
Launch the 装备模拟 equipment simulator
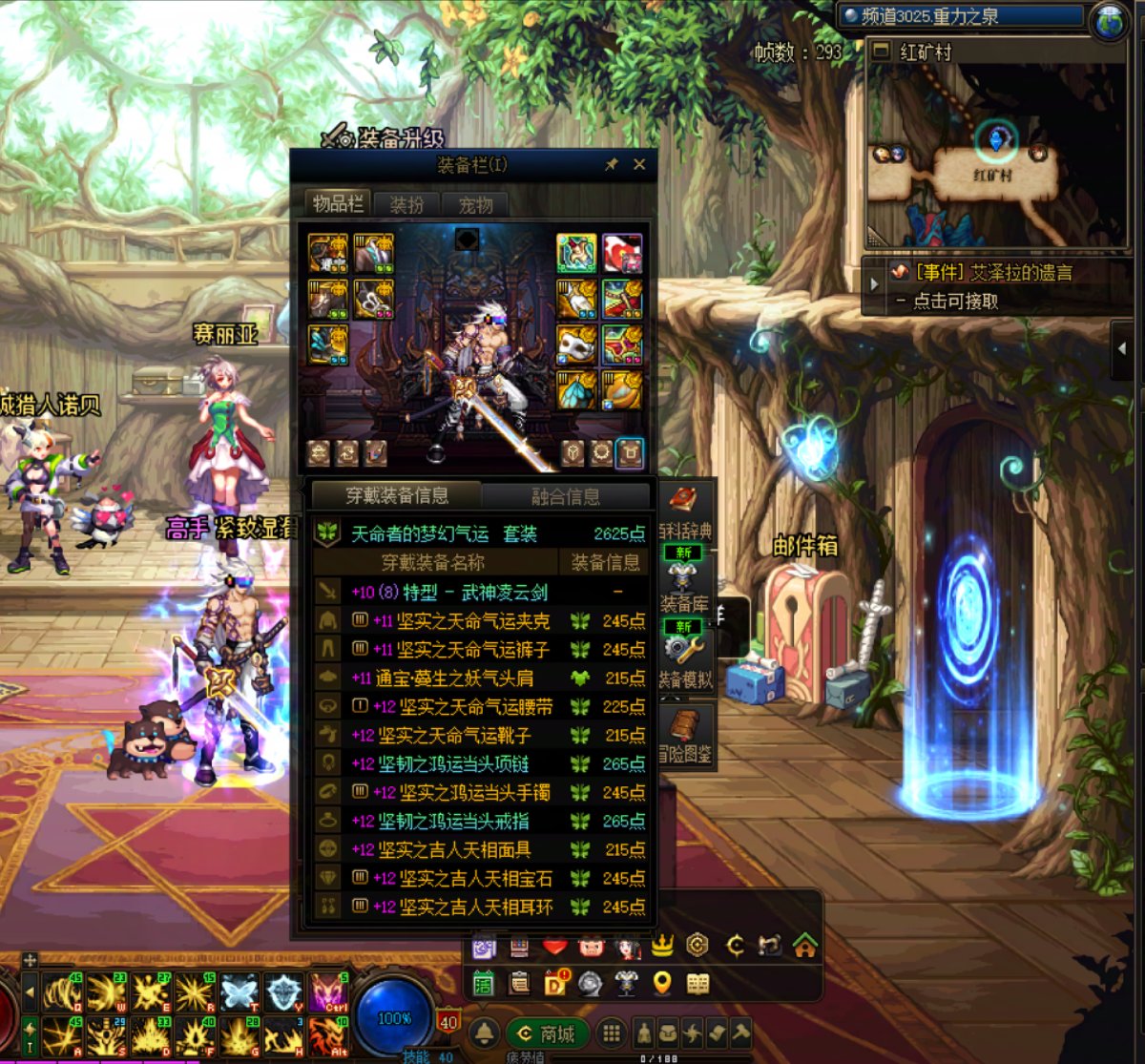684,660
